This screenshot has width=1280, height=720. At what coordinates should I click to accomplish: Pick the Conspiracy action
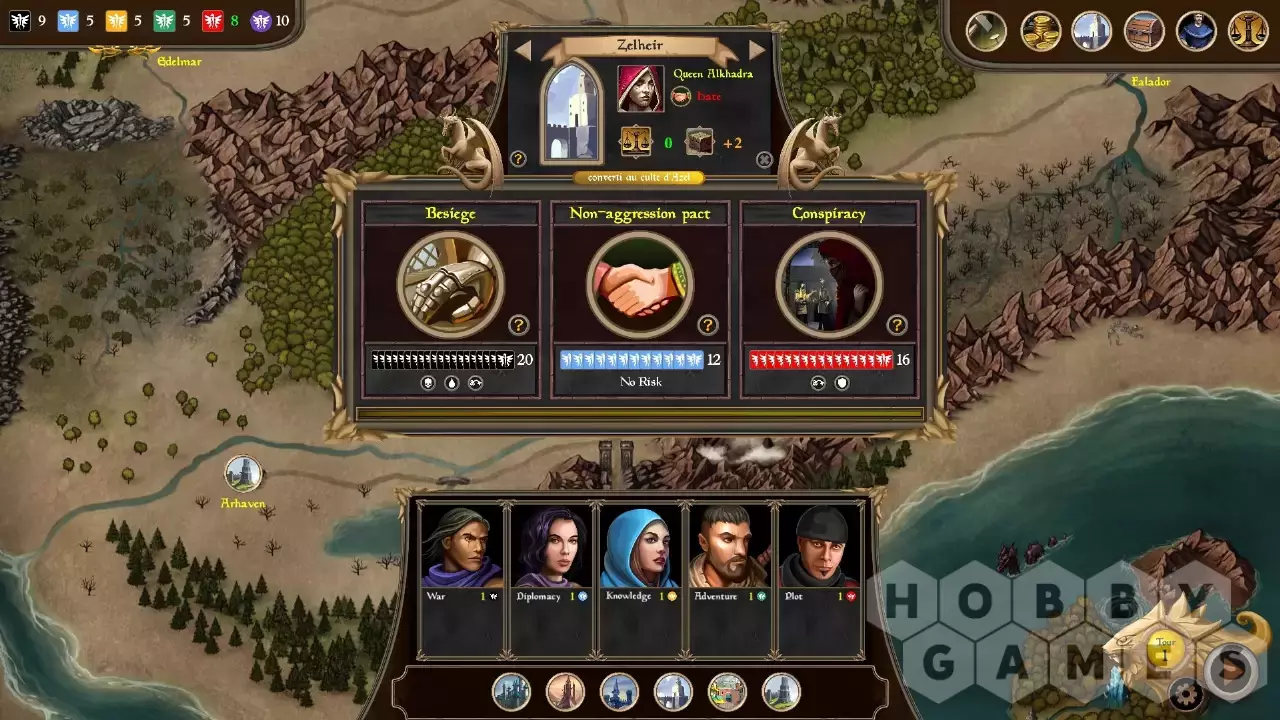point(828,285)
